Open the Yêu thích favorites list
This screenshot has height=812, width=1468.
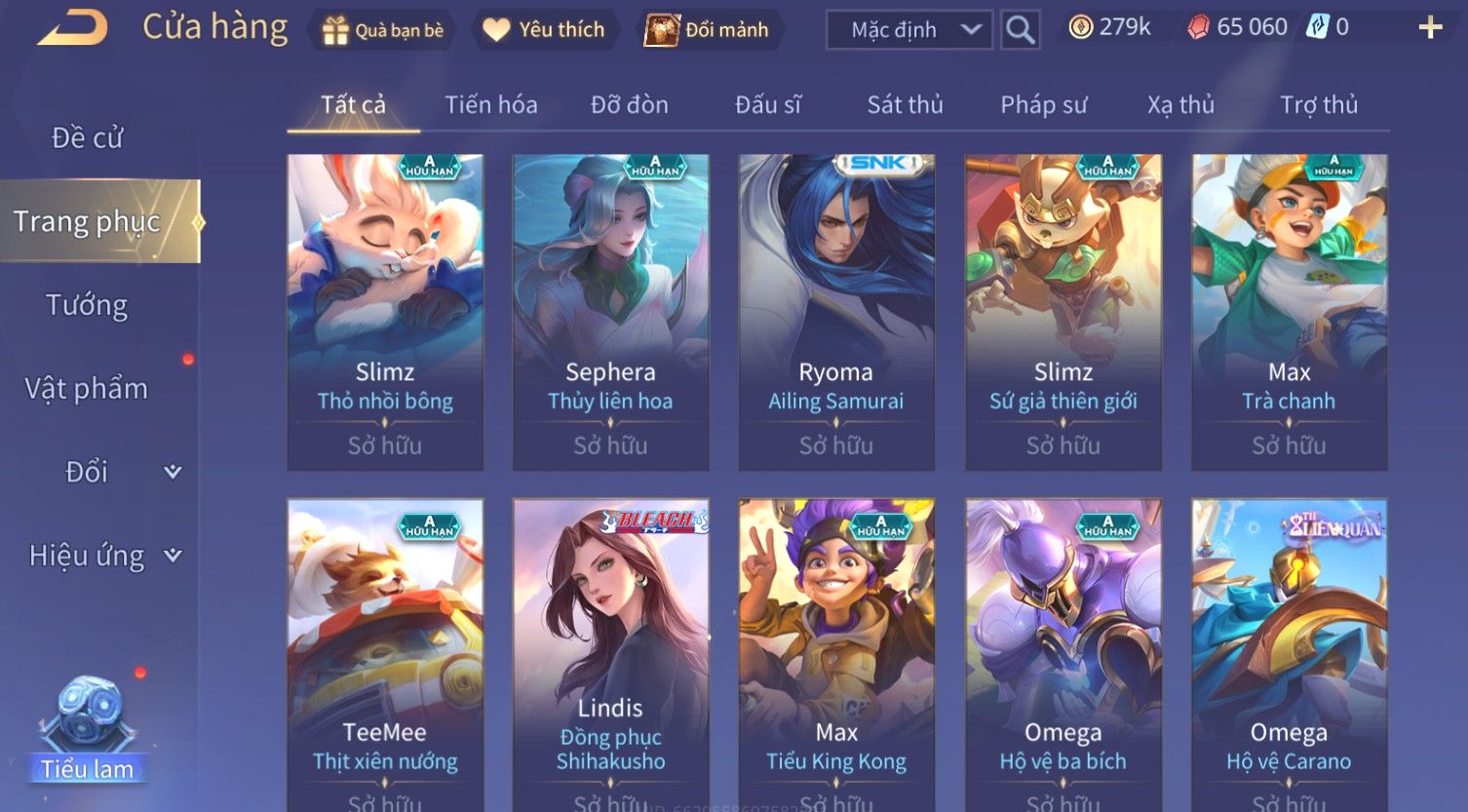pos(544,30)
